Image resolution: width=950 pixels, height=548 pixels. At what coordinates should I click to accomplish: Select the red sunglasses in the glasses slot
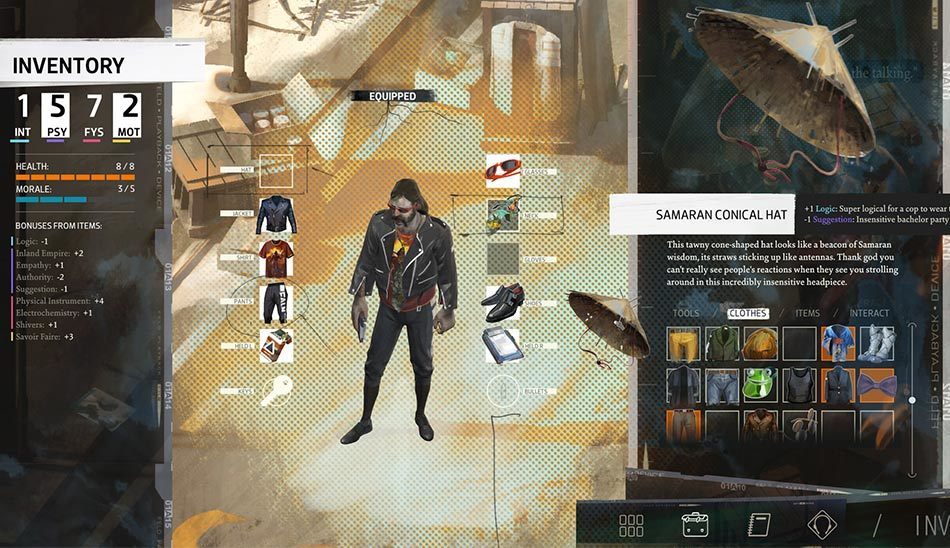(x=503, y=171)
